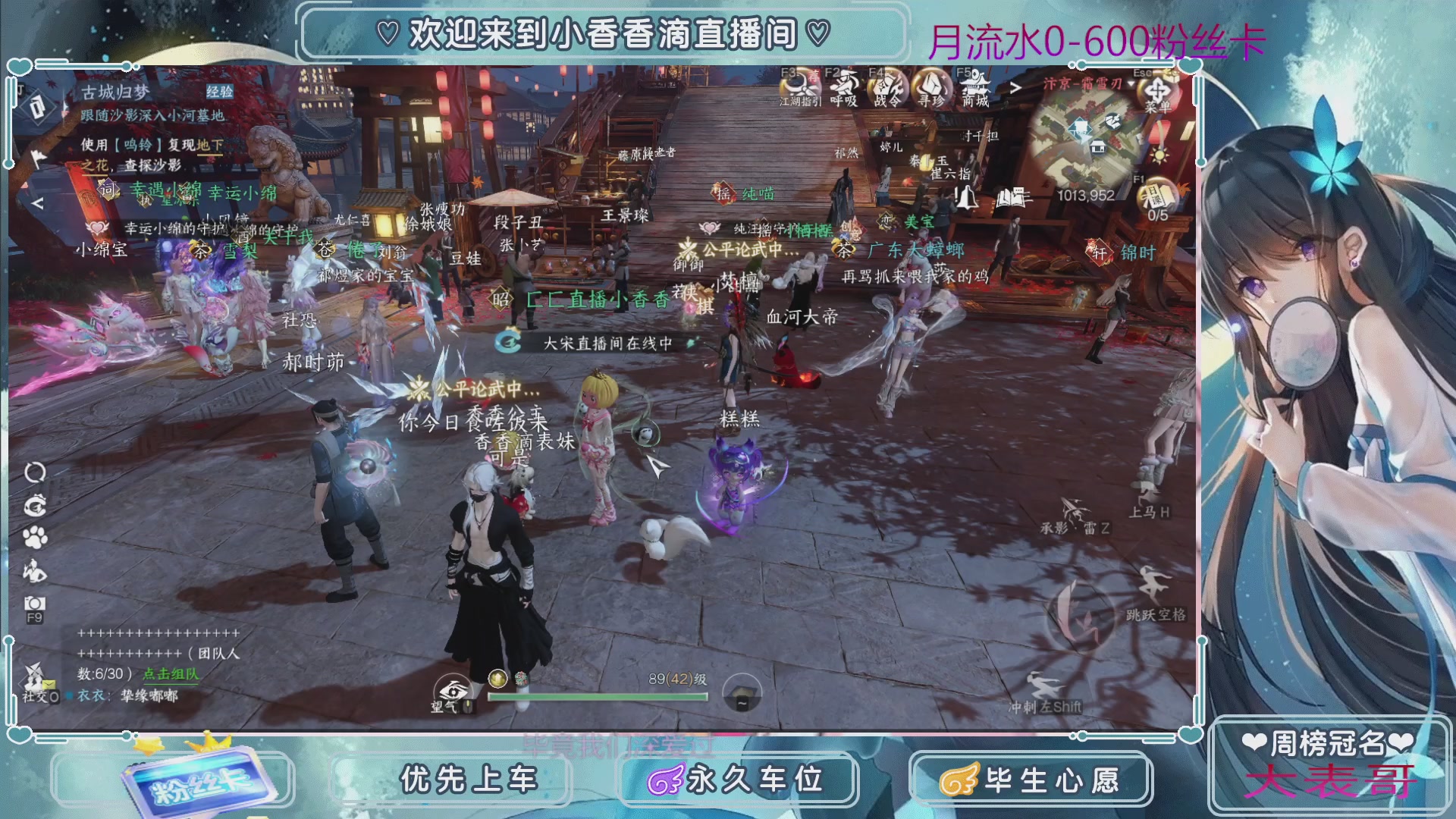1456x819 pixels.
Task: Open the paw print pet icon
Action: [35, 538]
